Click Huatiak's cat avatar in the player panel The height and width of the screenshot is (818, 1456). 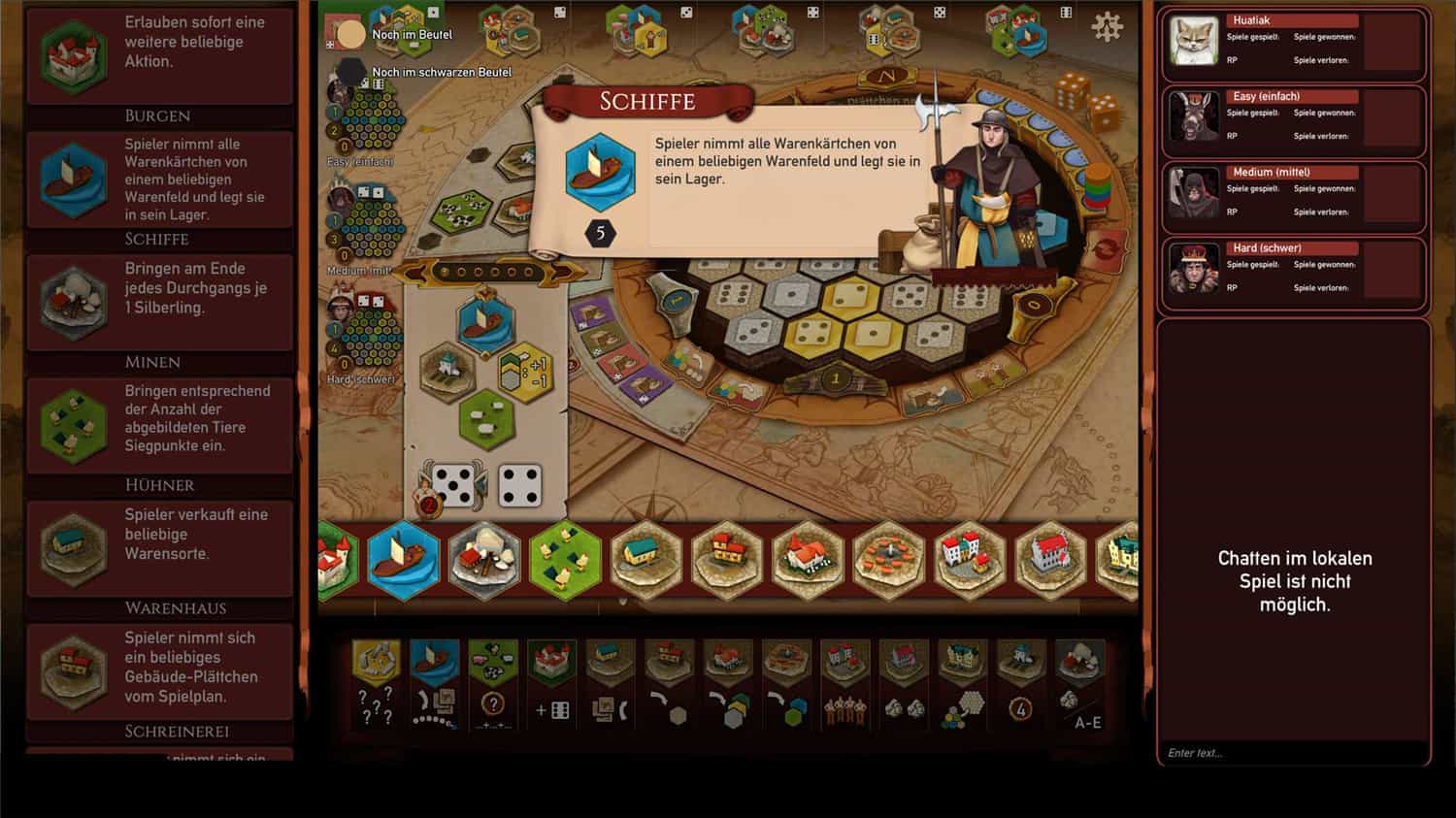pyautogui.click(x=1193, y=39)
